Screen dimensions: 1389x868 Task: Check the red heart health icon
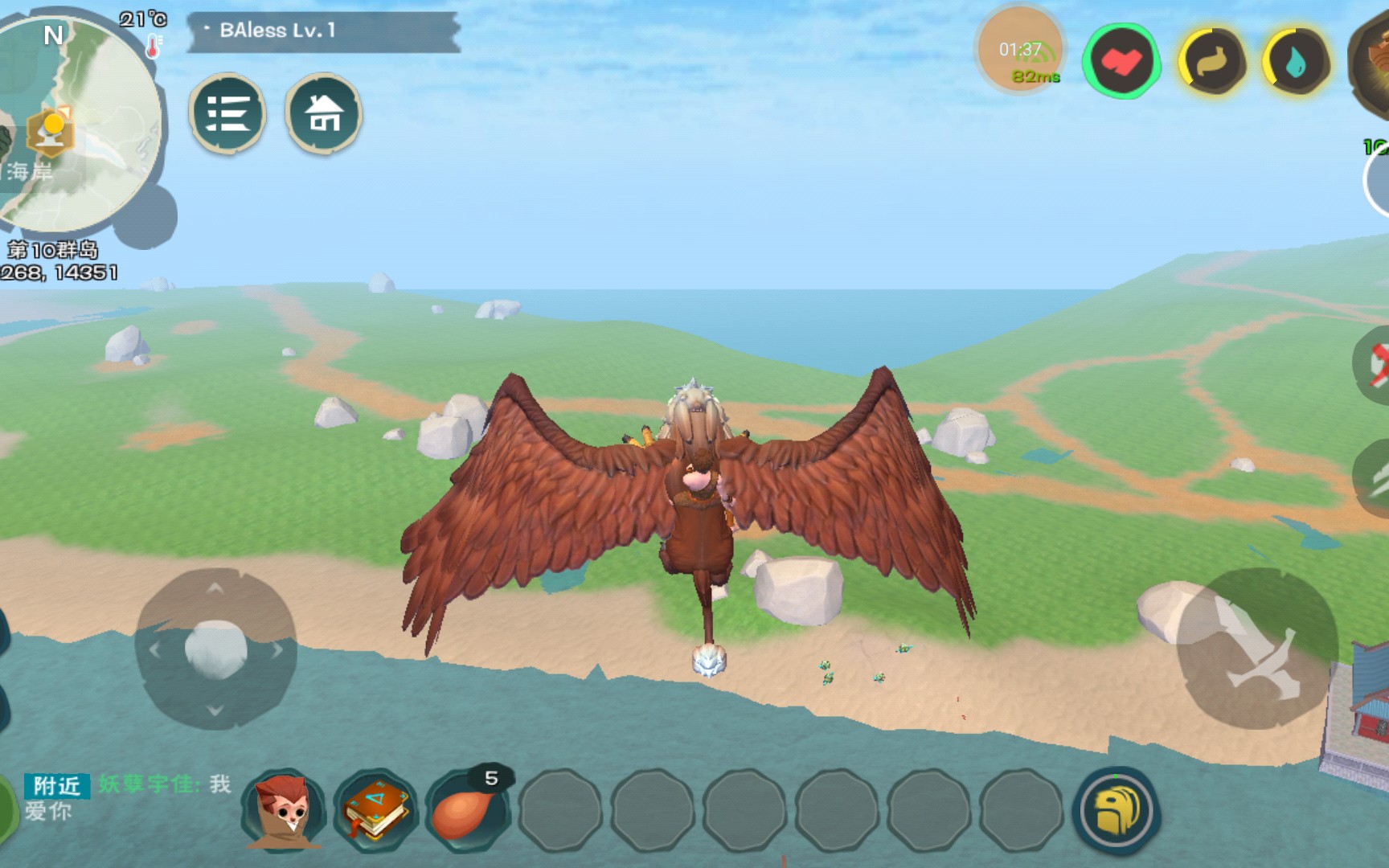[x=1121, y=61]
